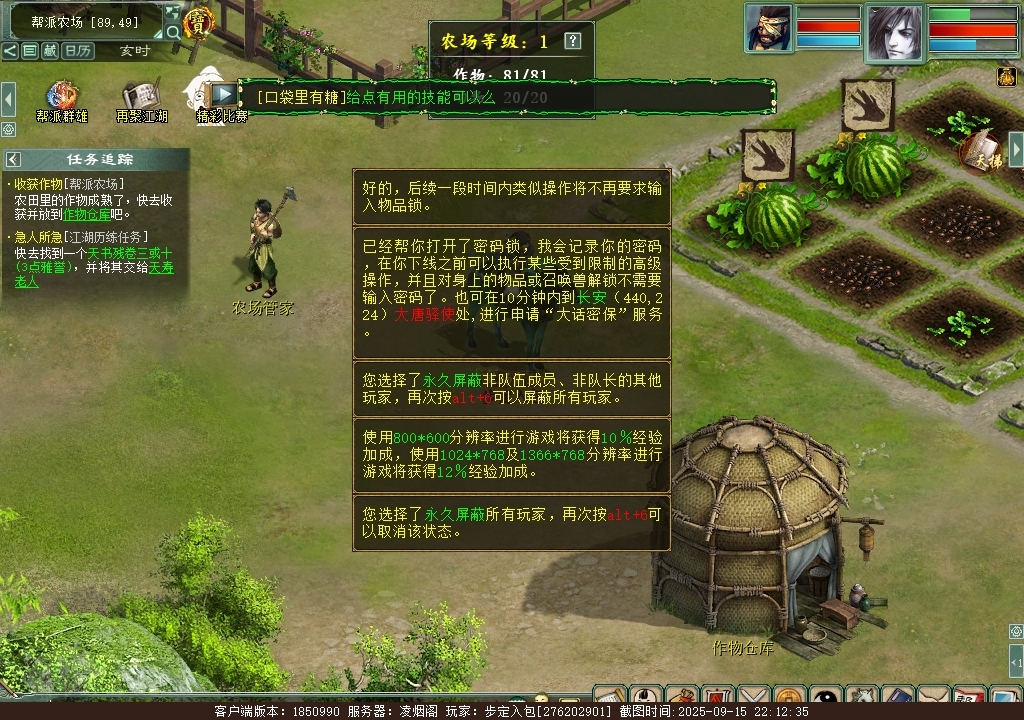
Task: Open the 再聚江湖 event icon
Action: click(141, 98)
